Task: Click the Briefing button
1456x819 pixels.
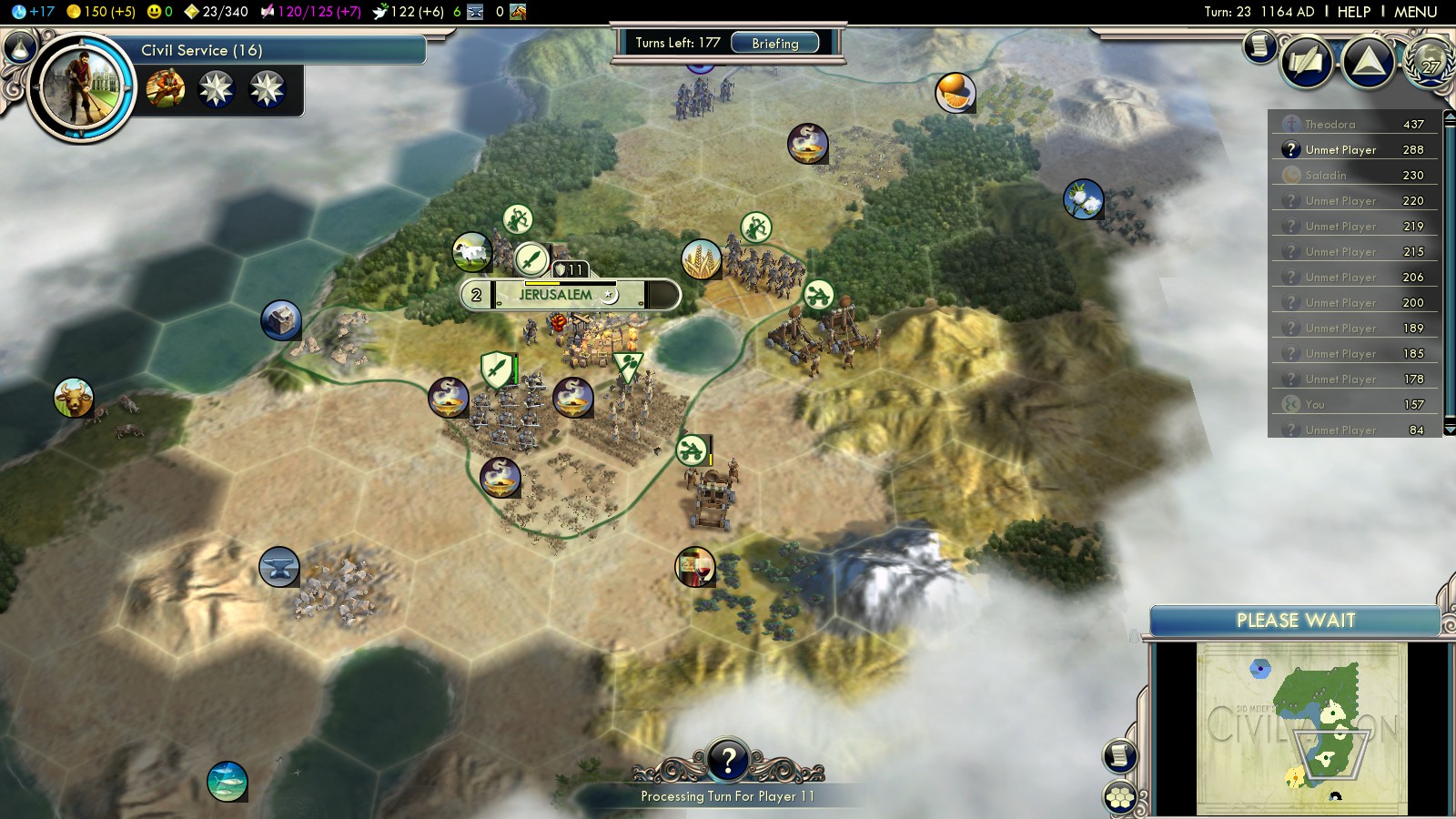Action: click(774, 43)
